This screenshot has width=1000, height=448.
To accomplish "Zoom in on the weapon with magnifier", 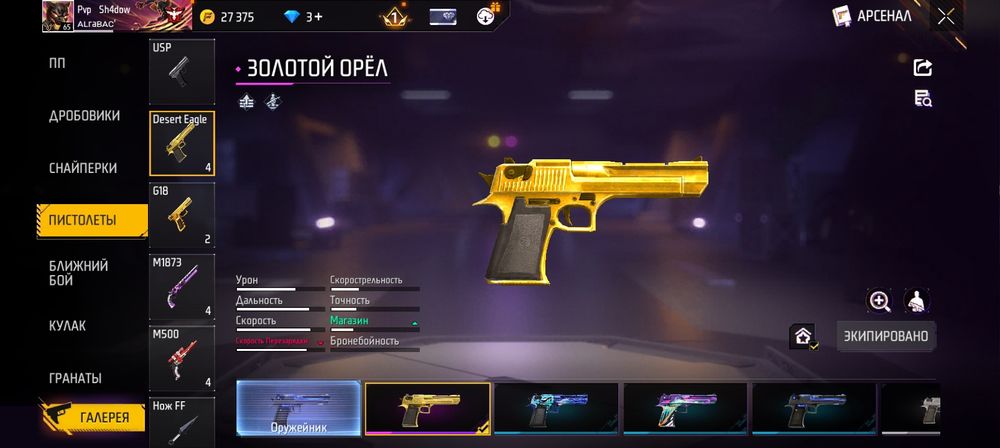I will 879,301.
